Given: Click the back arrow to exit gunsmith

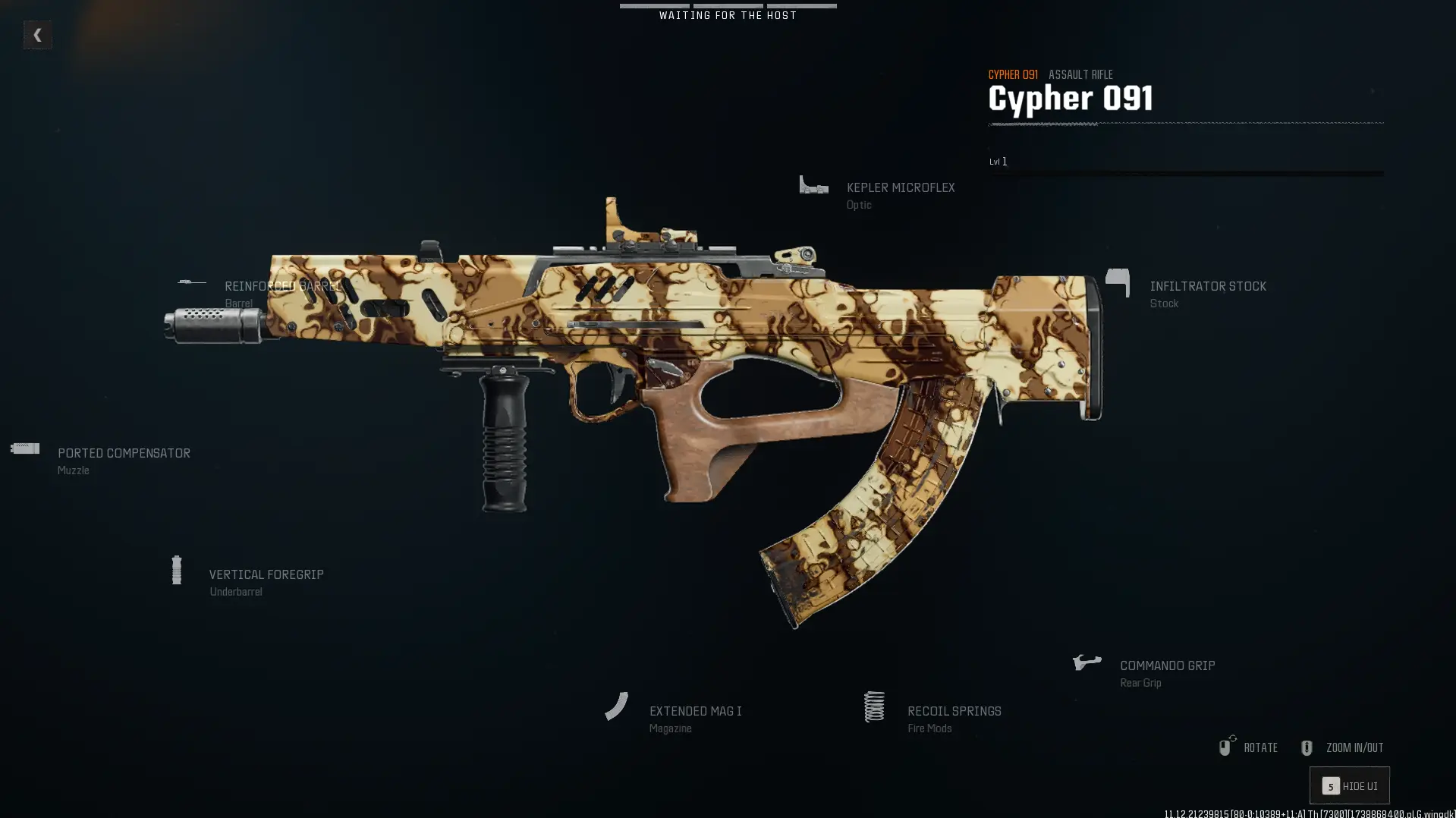Looking at the screenshot, I should click(37, 34).
